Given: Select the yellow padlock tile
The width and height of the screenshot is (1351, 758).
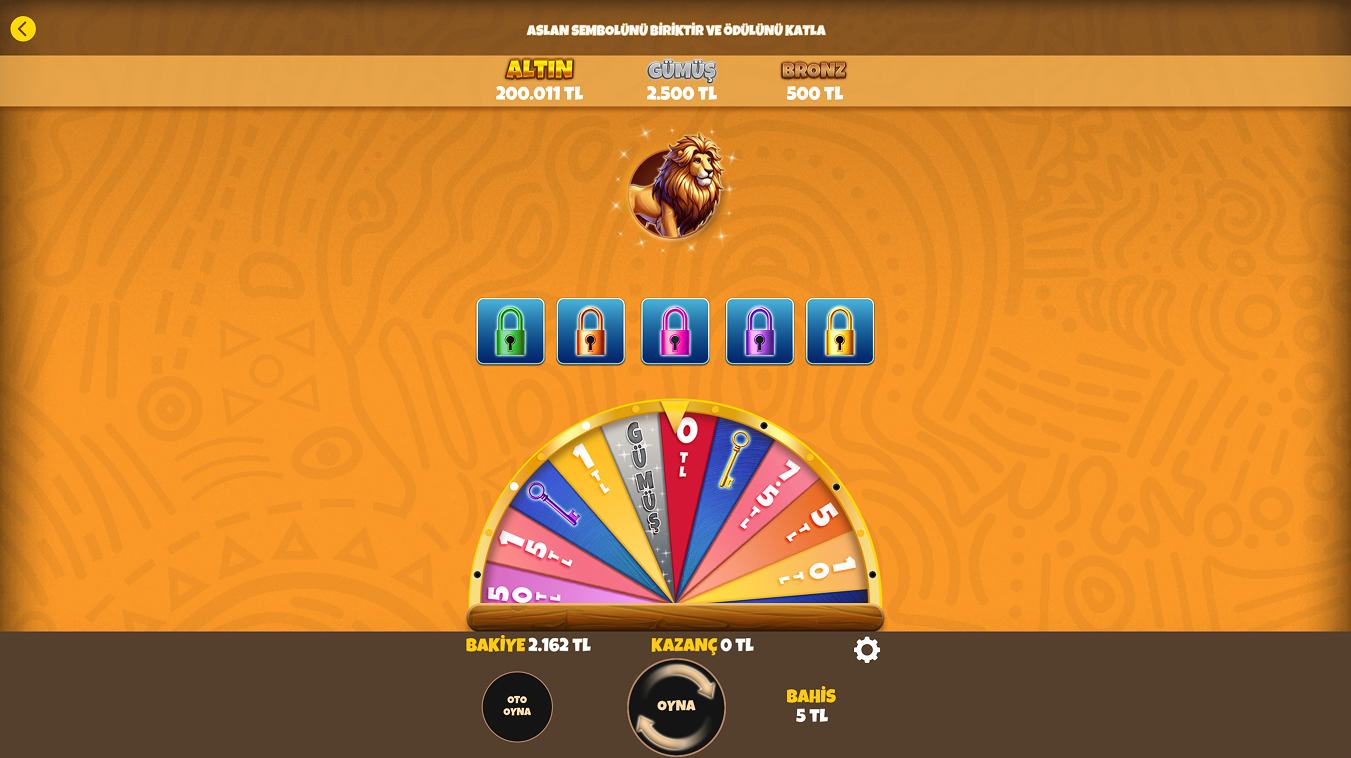Looking at the screenshot, I should coord(839,331).
